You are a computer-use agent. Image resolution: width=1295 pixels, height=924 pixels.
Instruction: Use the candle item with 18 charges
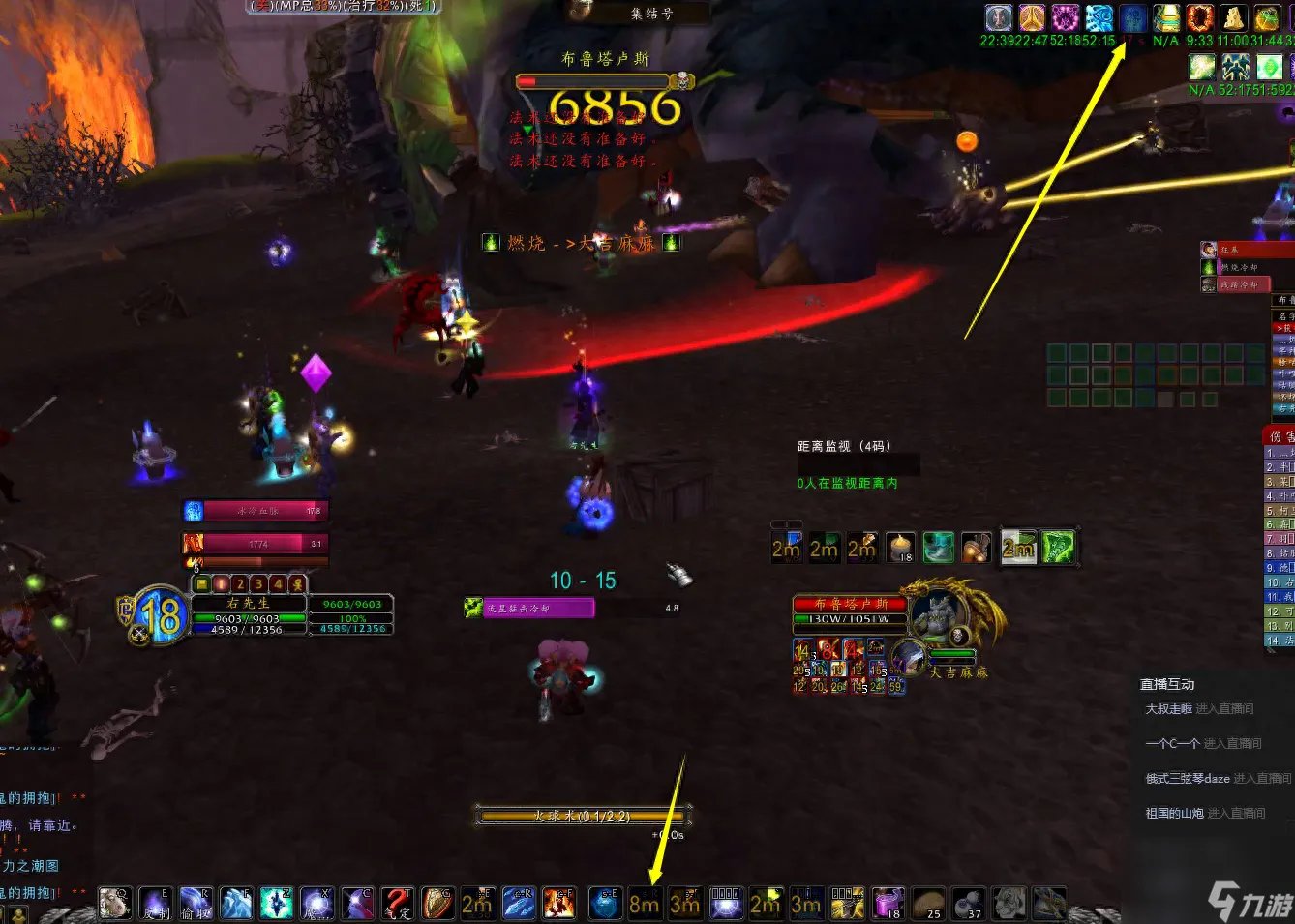click(901, 548)
